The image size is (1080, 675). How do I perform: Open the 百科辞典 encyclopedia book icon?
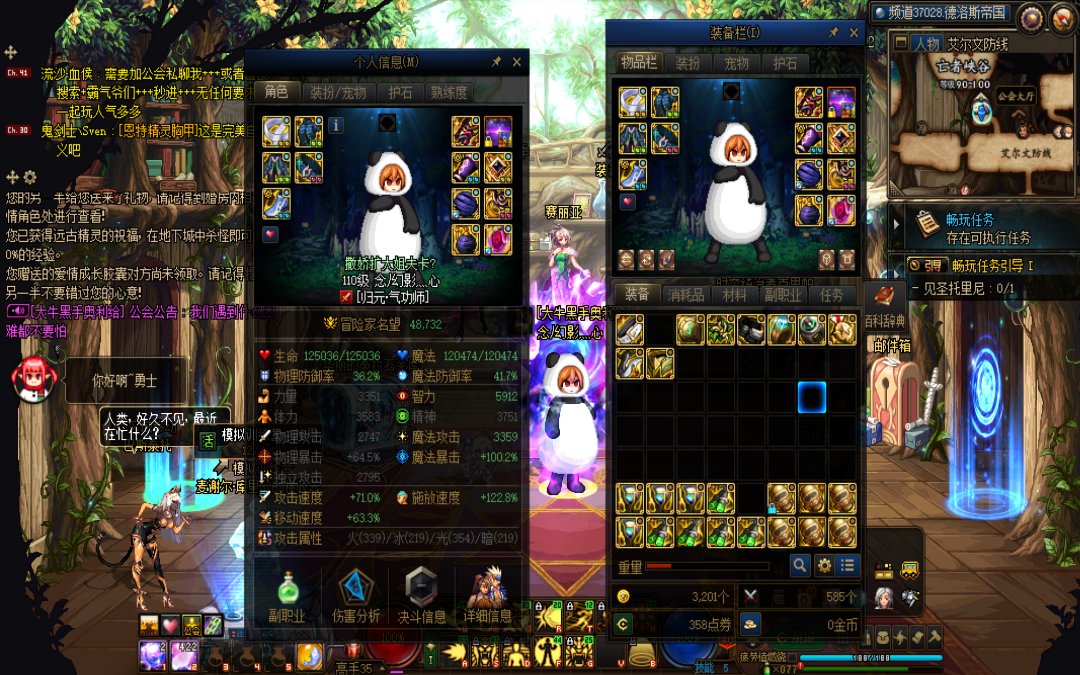click(884, 296)
